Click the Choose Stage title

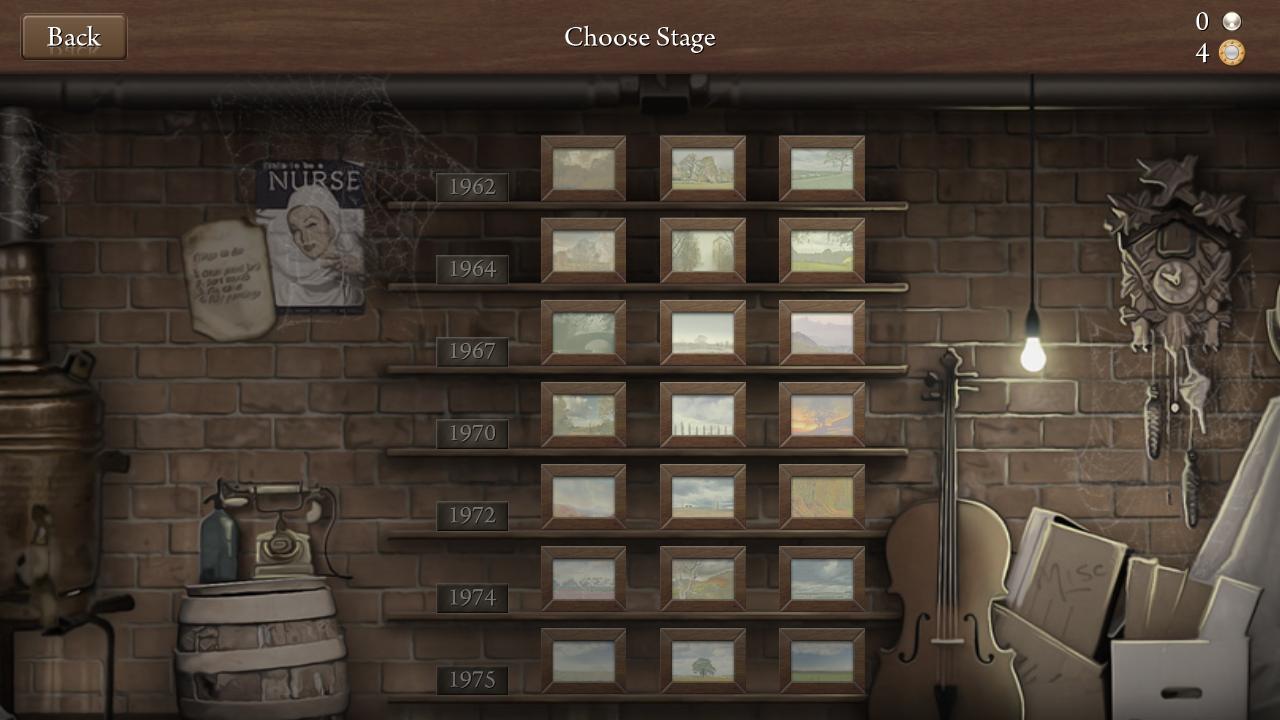tap(640, 37)
